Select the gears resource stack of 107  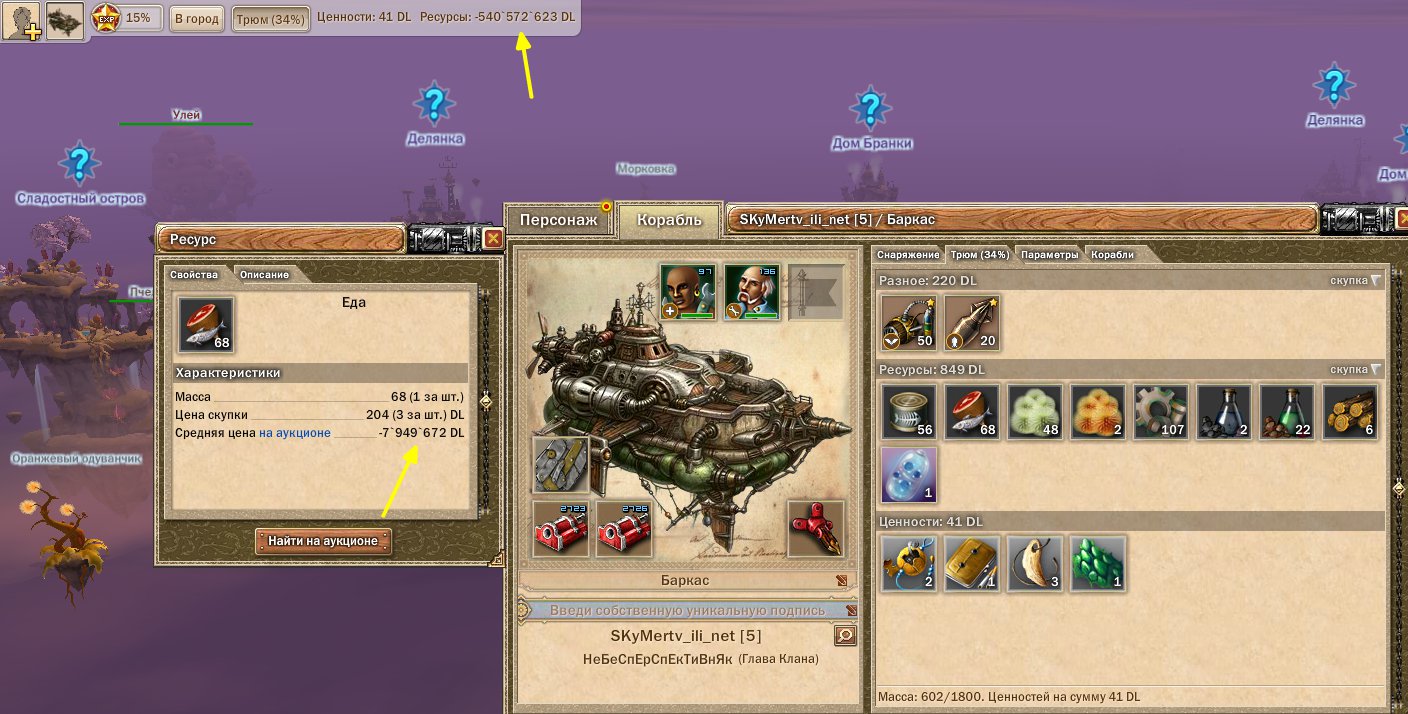(x=1160, y=412)
